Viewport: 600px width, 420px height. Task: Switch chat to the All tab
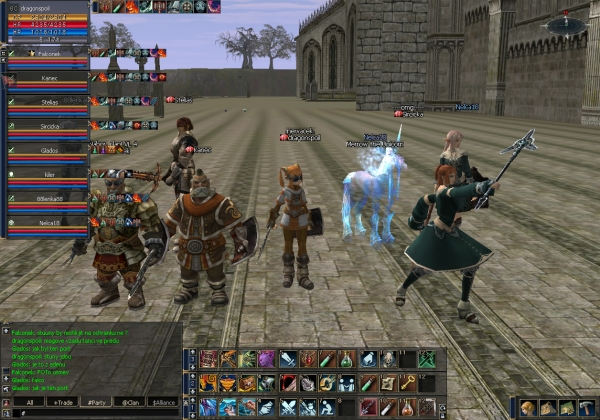(x=30, y=401)
